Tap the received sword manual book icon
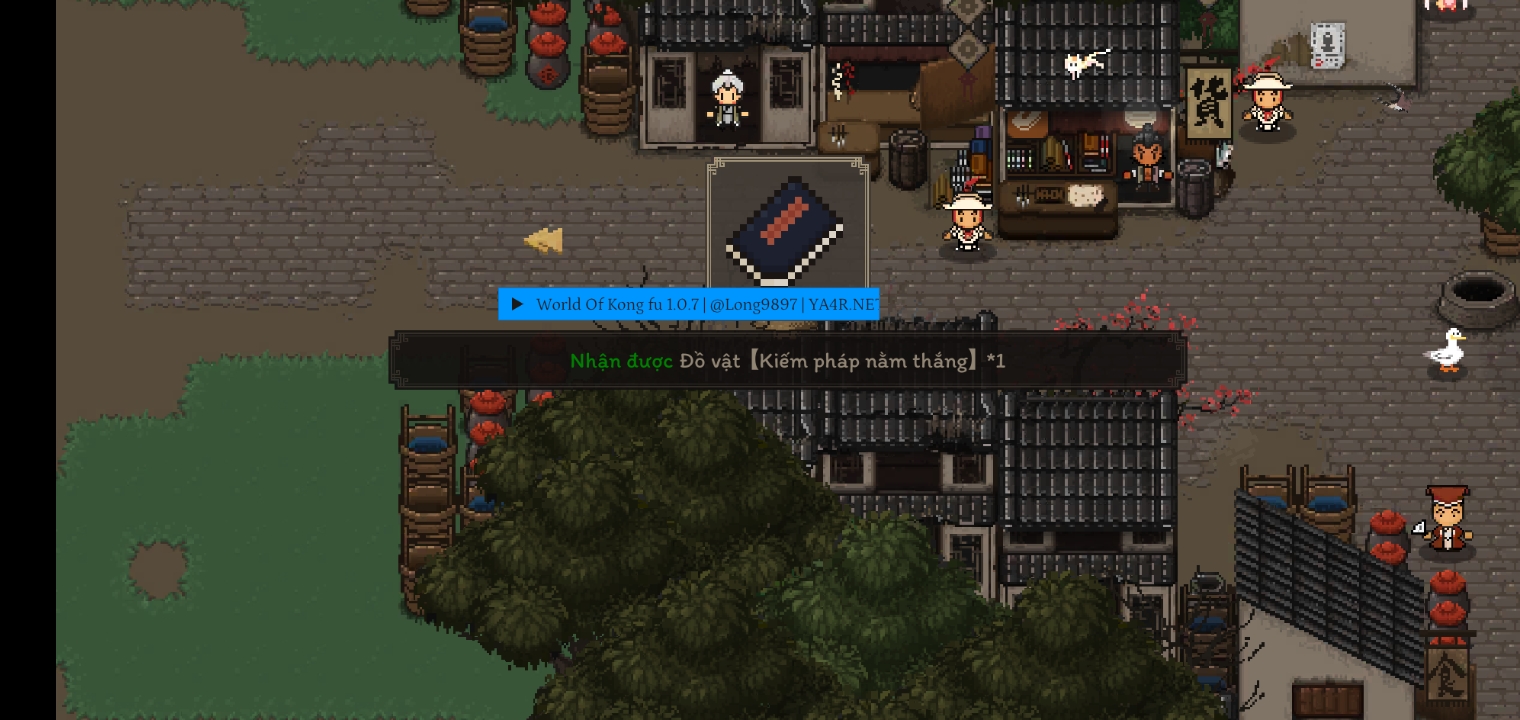The height and width of the screenshot is (720, 1520). tap(787, 230)
